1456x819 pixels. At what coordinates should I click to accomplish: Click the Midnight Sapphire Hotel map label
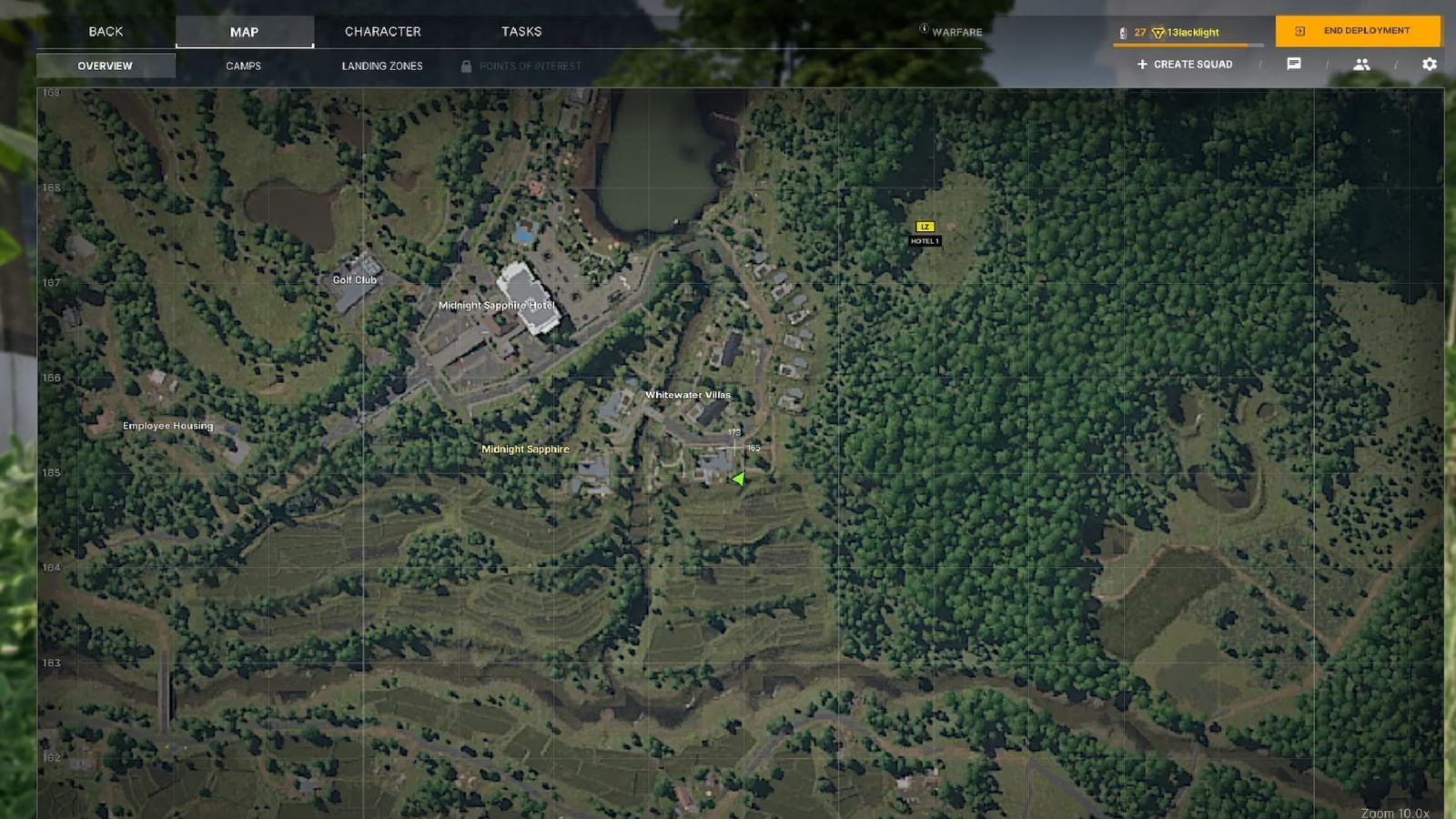point(495,306)
